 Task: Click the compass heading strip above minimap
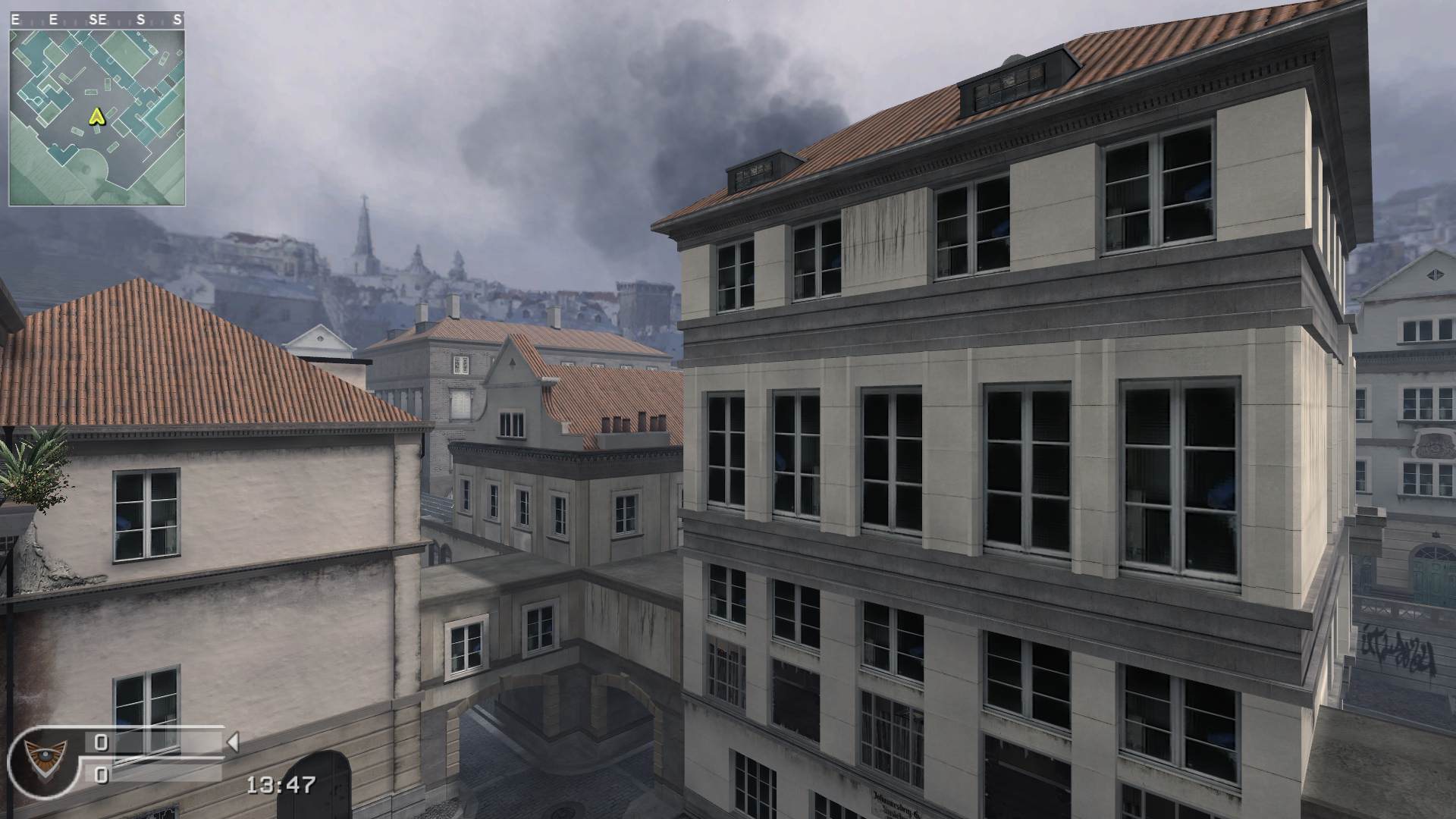pos(97,20)
